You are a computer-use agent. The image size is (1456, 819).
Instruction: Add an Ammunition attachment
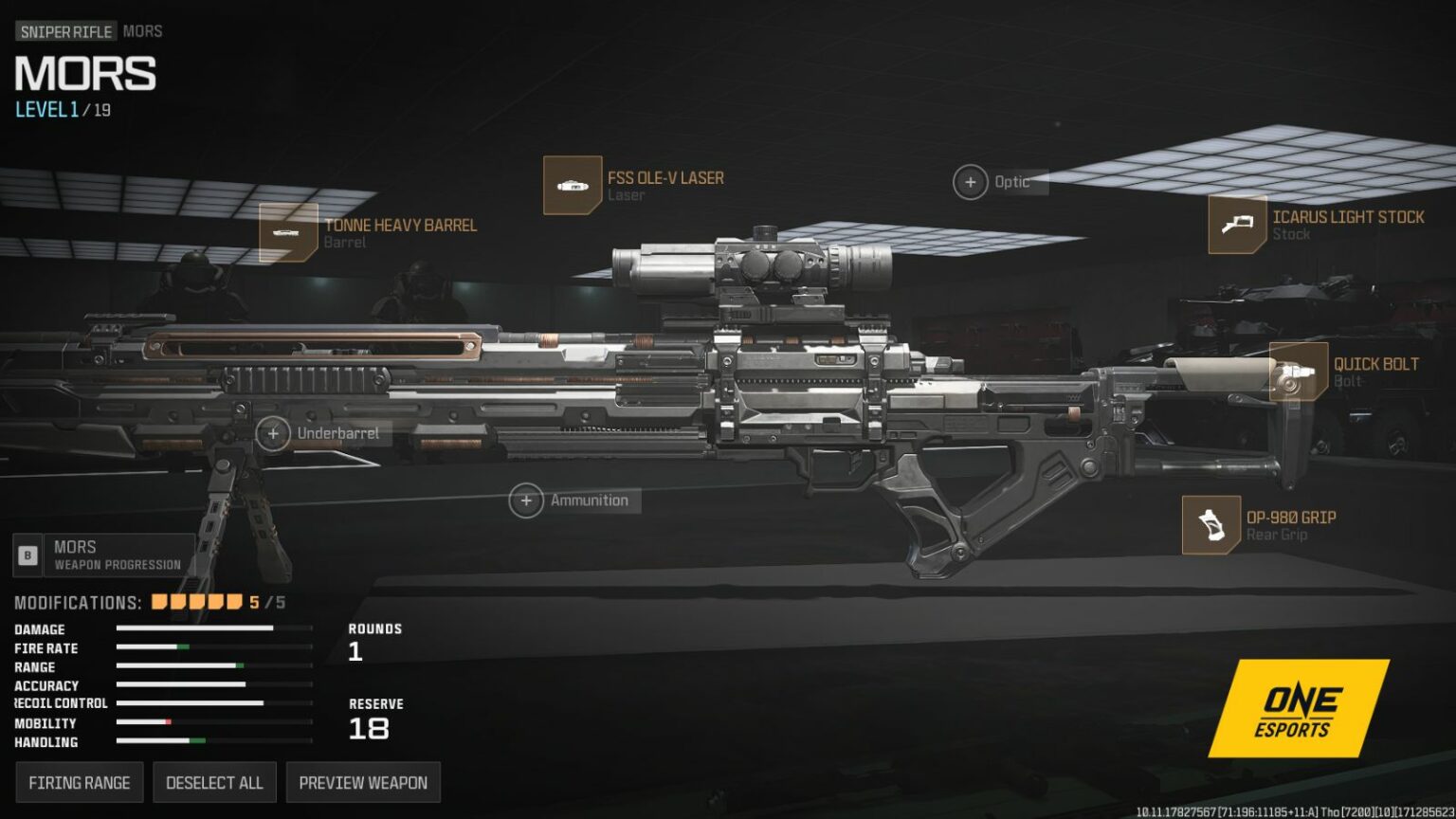click(x=526, y=500)
